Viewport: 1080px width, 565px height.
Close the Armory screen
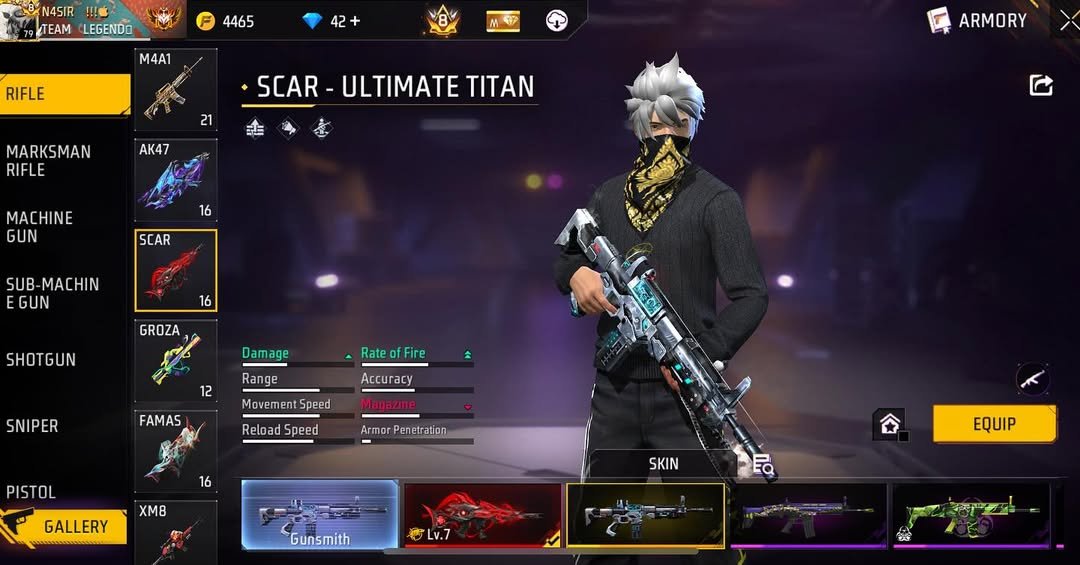[1069, 21]
